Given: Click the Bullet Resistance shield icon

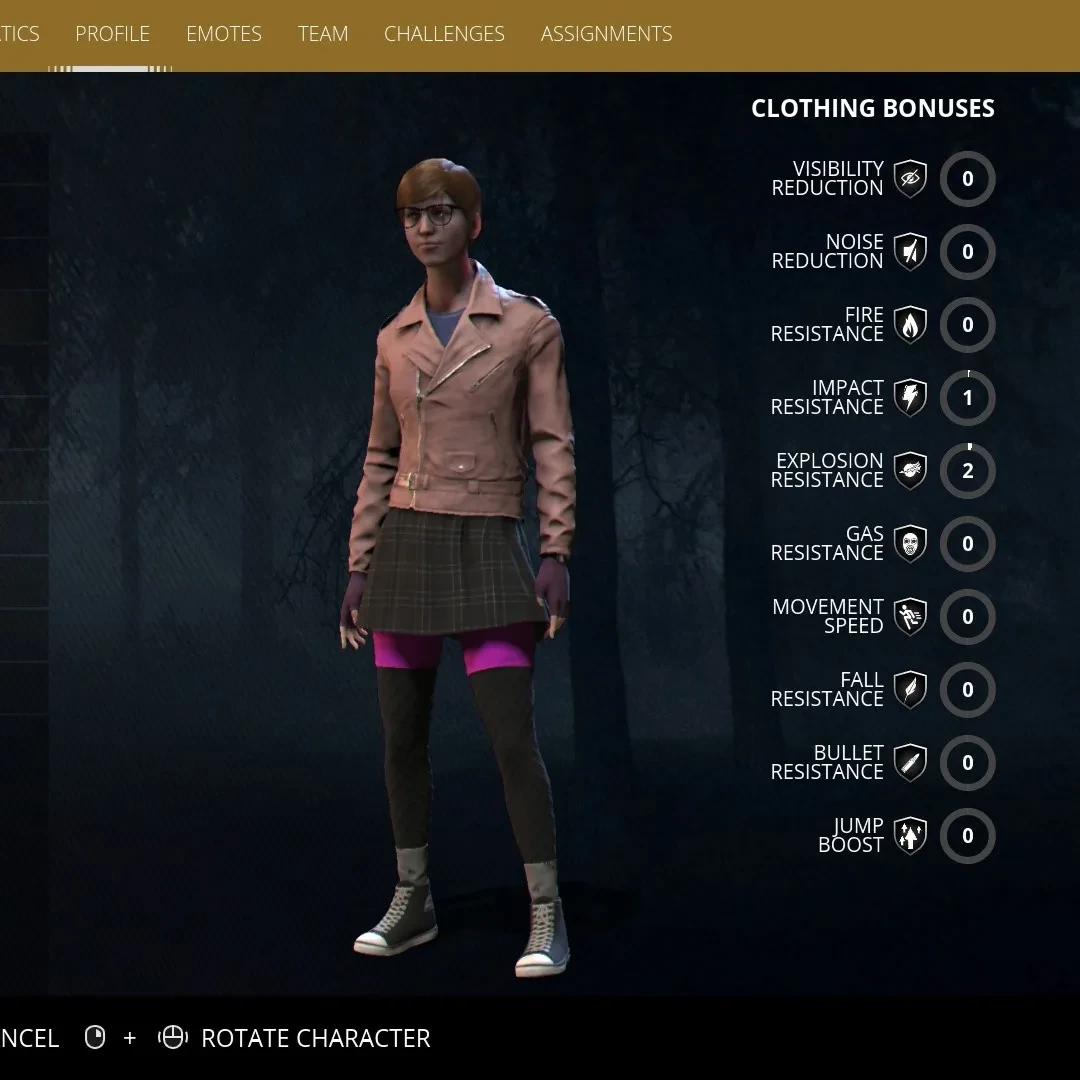Looking at the screenshot, I should pyautogui.click(x=910, y=763).
